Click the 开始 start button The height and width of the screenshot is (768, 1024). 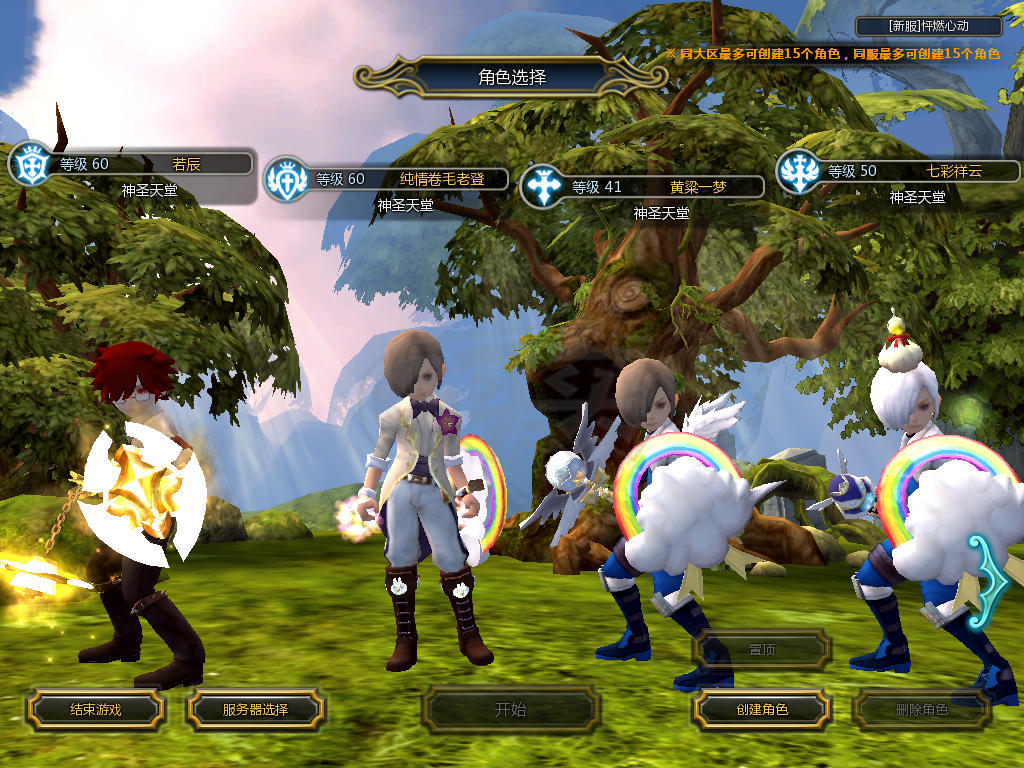[510, 710]
